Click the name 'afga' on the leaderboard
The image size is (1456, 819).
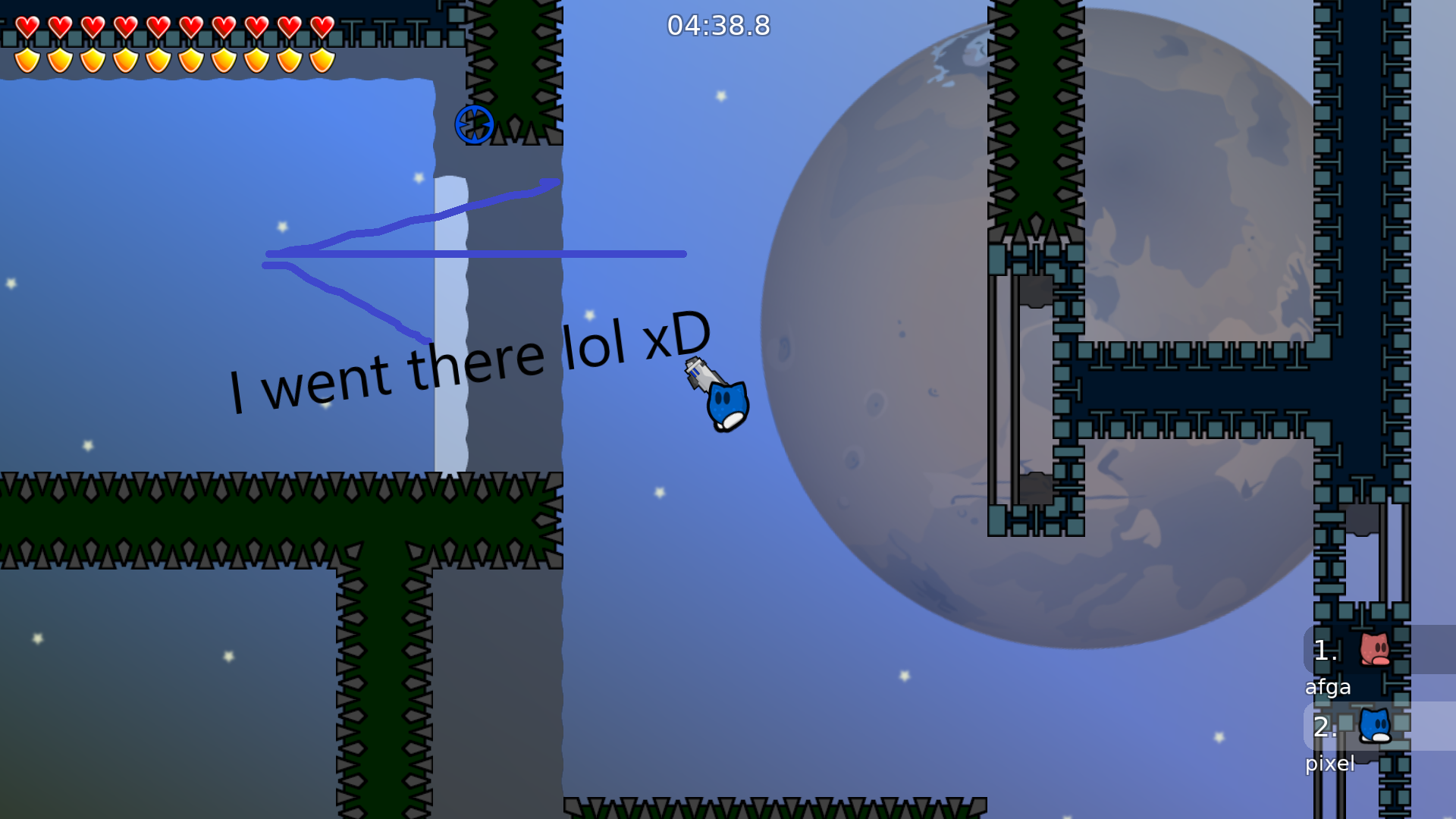coord(1329,687)
